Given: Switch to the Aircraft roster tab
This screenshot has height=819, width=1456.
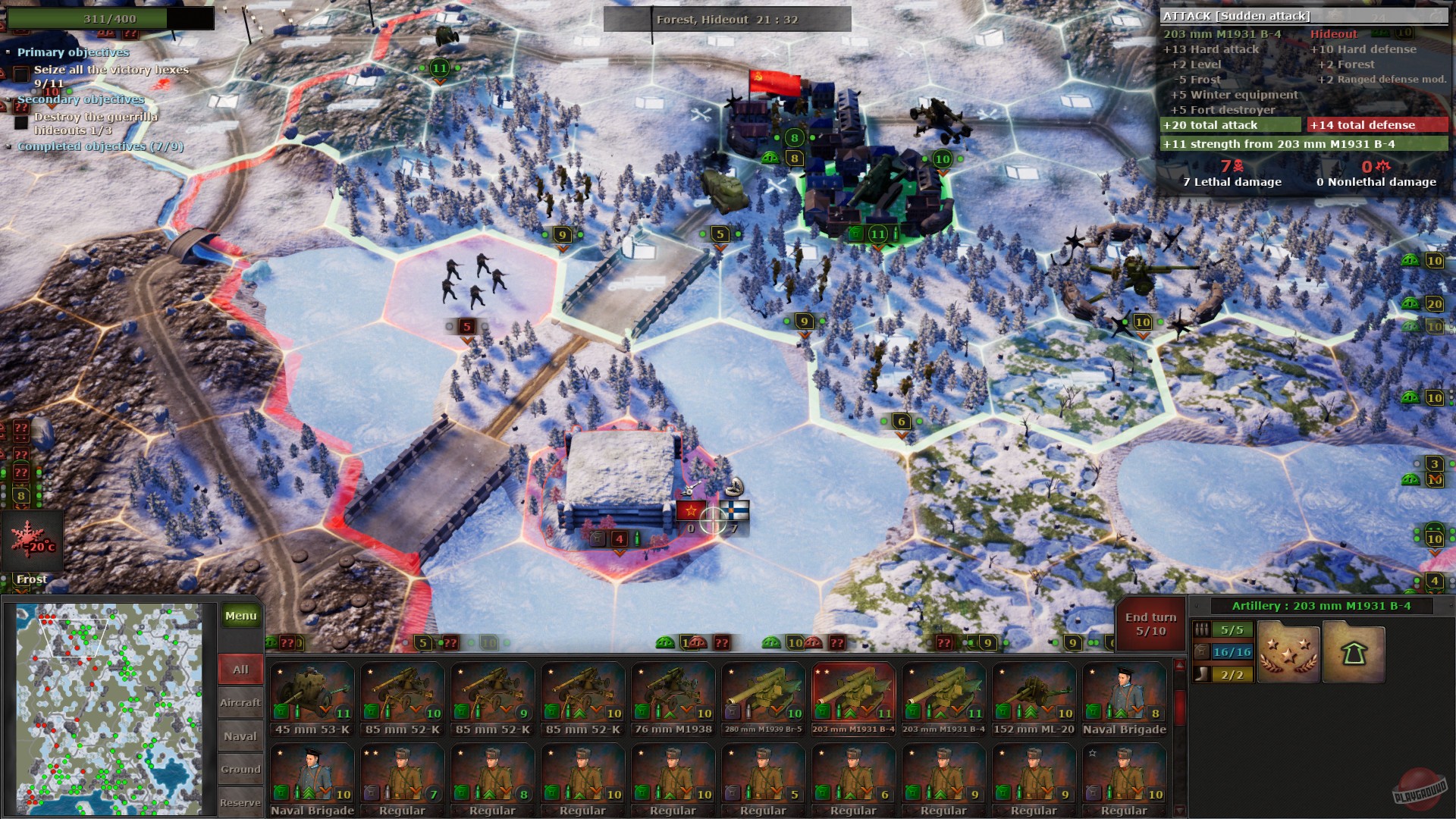Looking at the screenshot, I should click(x=240, y=702).
